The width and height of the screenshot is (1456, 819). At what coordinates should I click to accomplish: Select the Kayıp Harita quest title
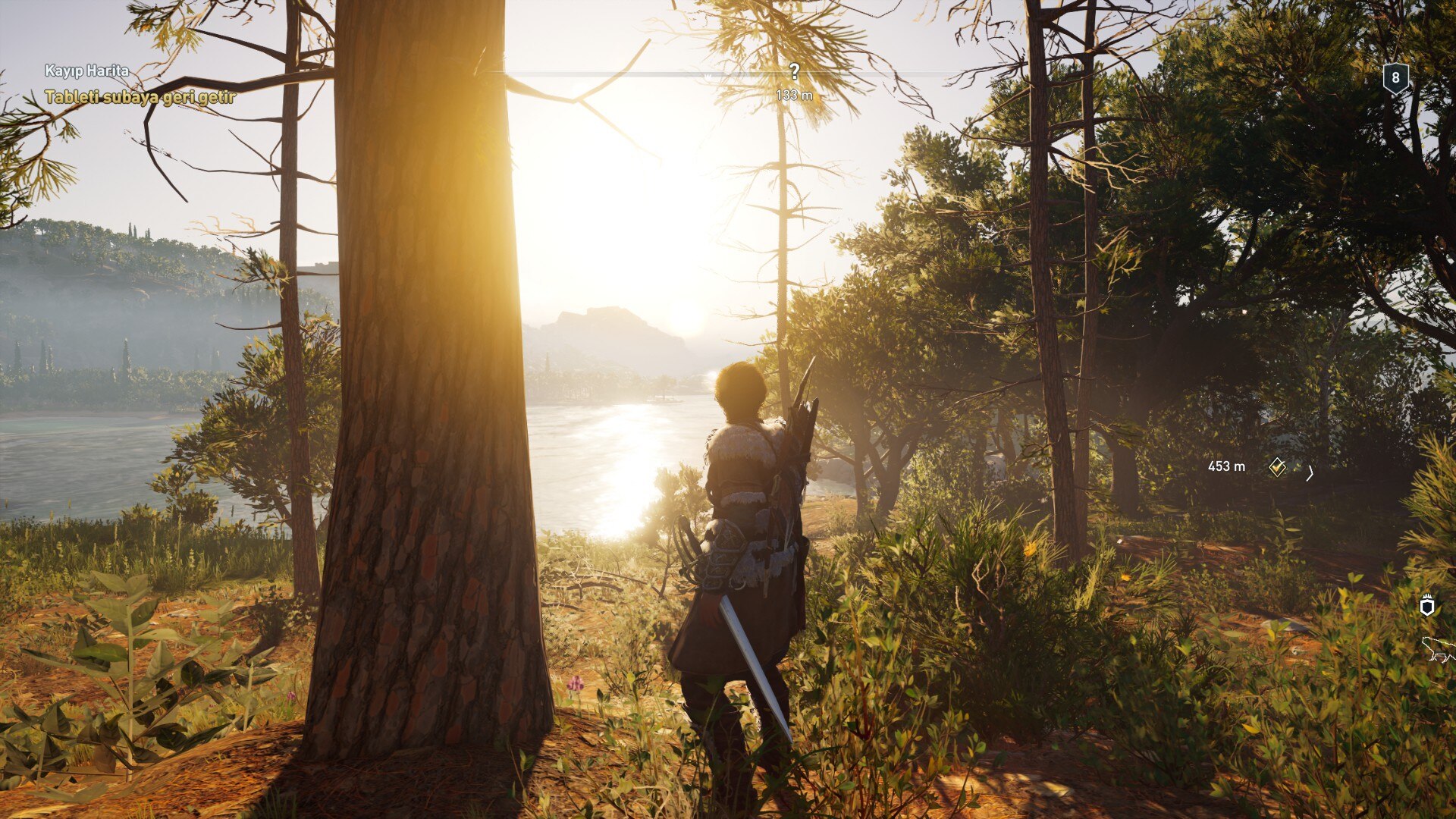[x=86, y=71]
